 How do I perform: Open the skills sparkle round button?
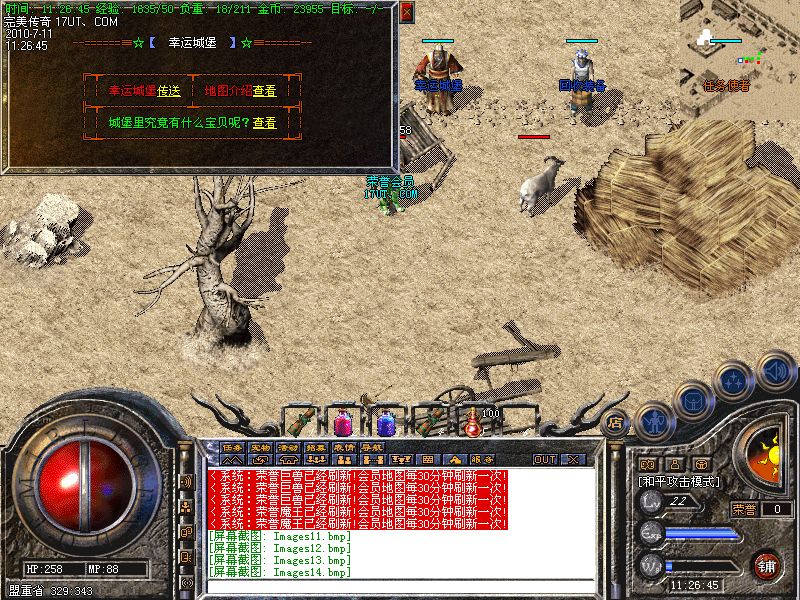pos(735,381)
